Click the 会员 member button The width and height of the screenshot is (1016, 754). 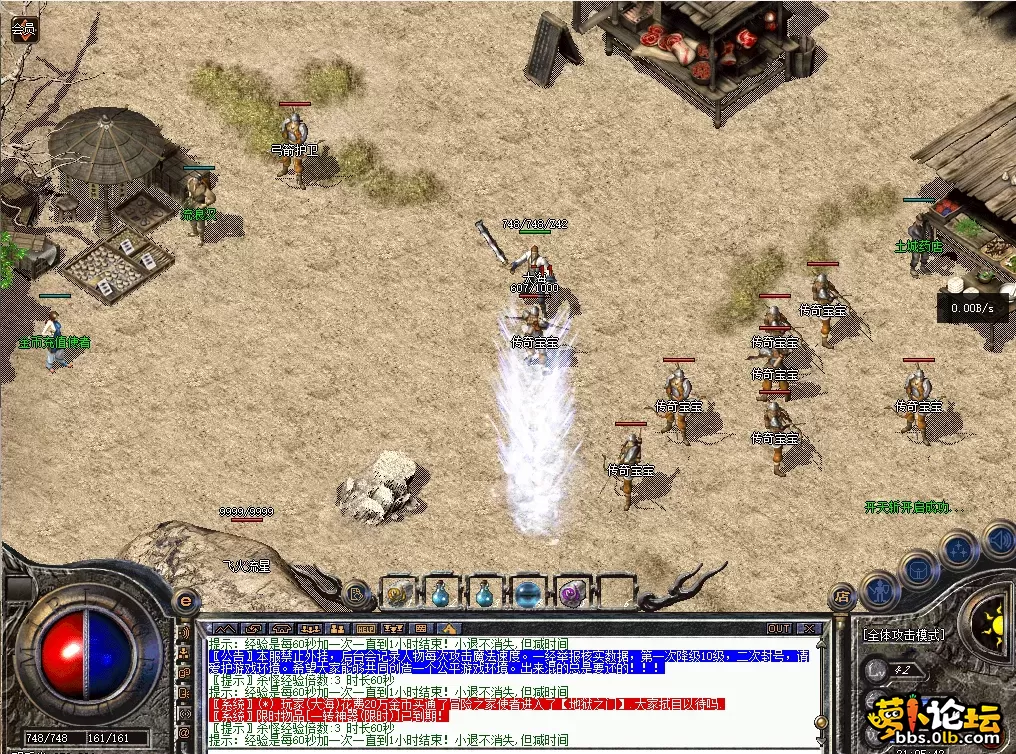click(x=23, y=30)
